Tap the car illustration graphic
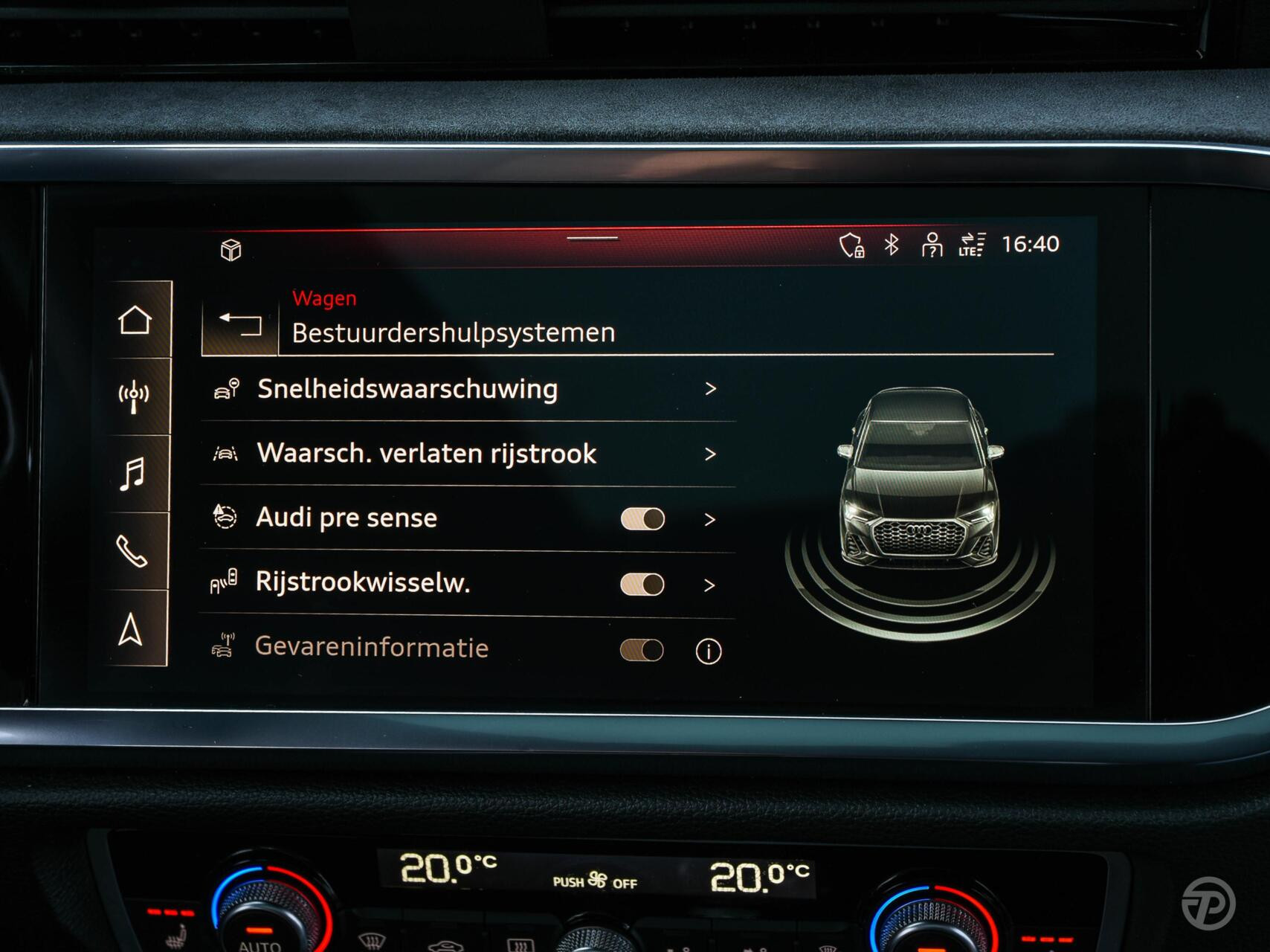 (920, 483)
